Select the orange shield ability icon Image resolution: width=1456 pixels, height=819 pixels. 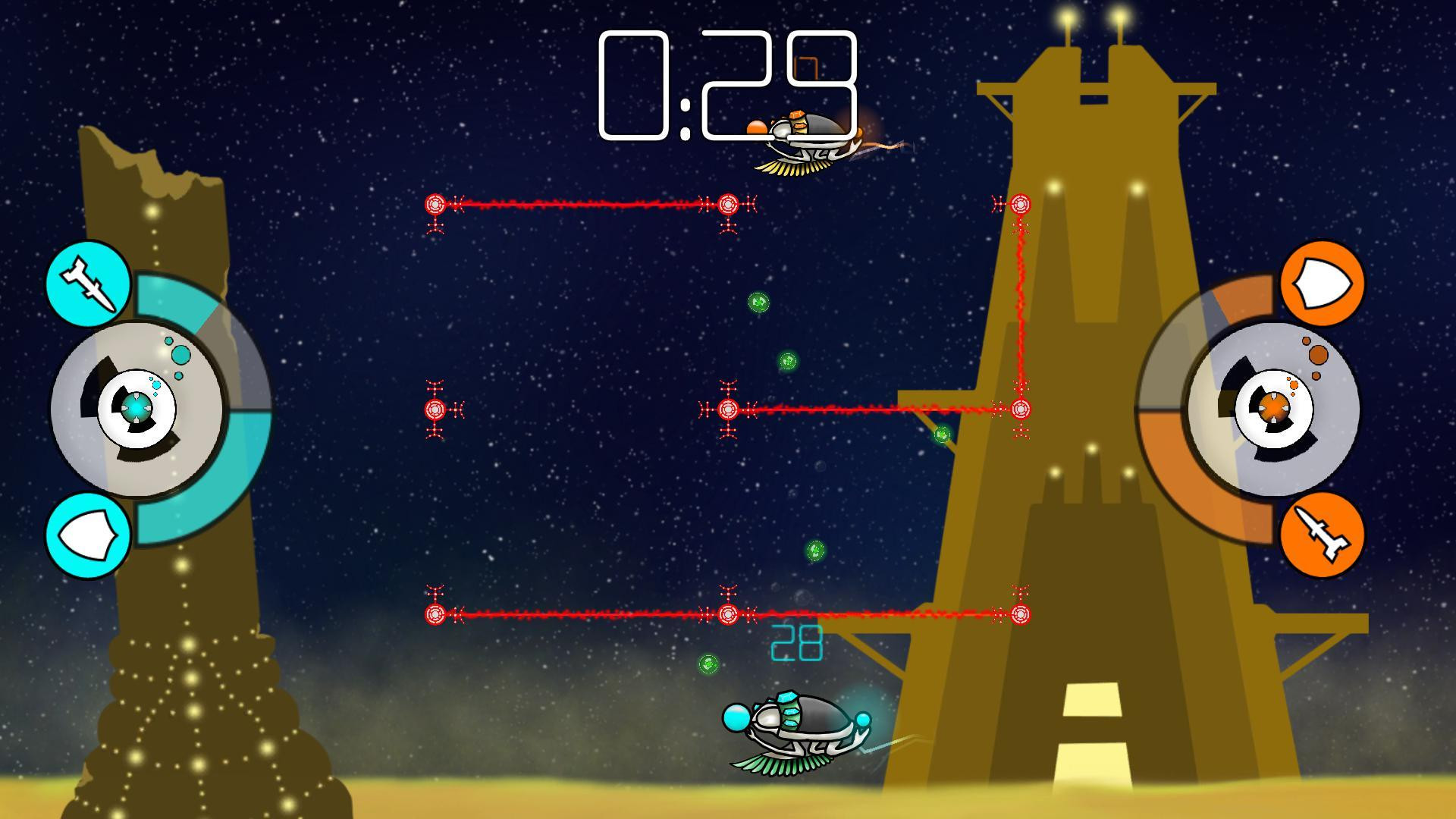1323,284
